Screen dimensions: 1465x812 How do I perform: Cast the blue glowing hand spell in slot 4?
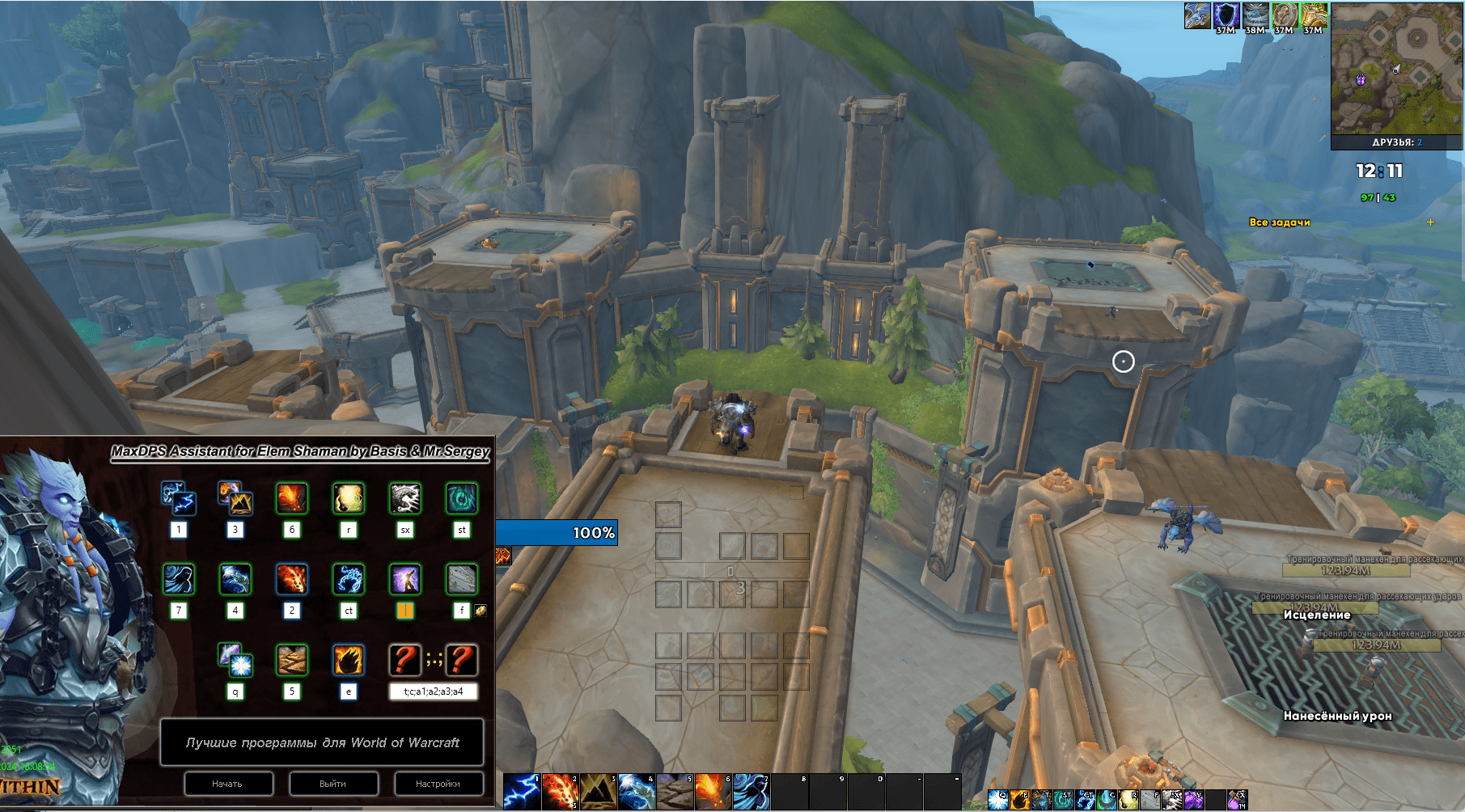point(636,791)
